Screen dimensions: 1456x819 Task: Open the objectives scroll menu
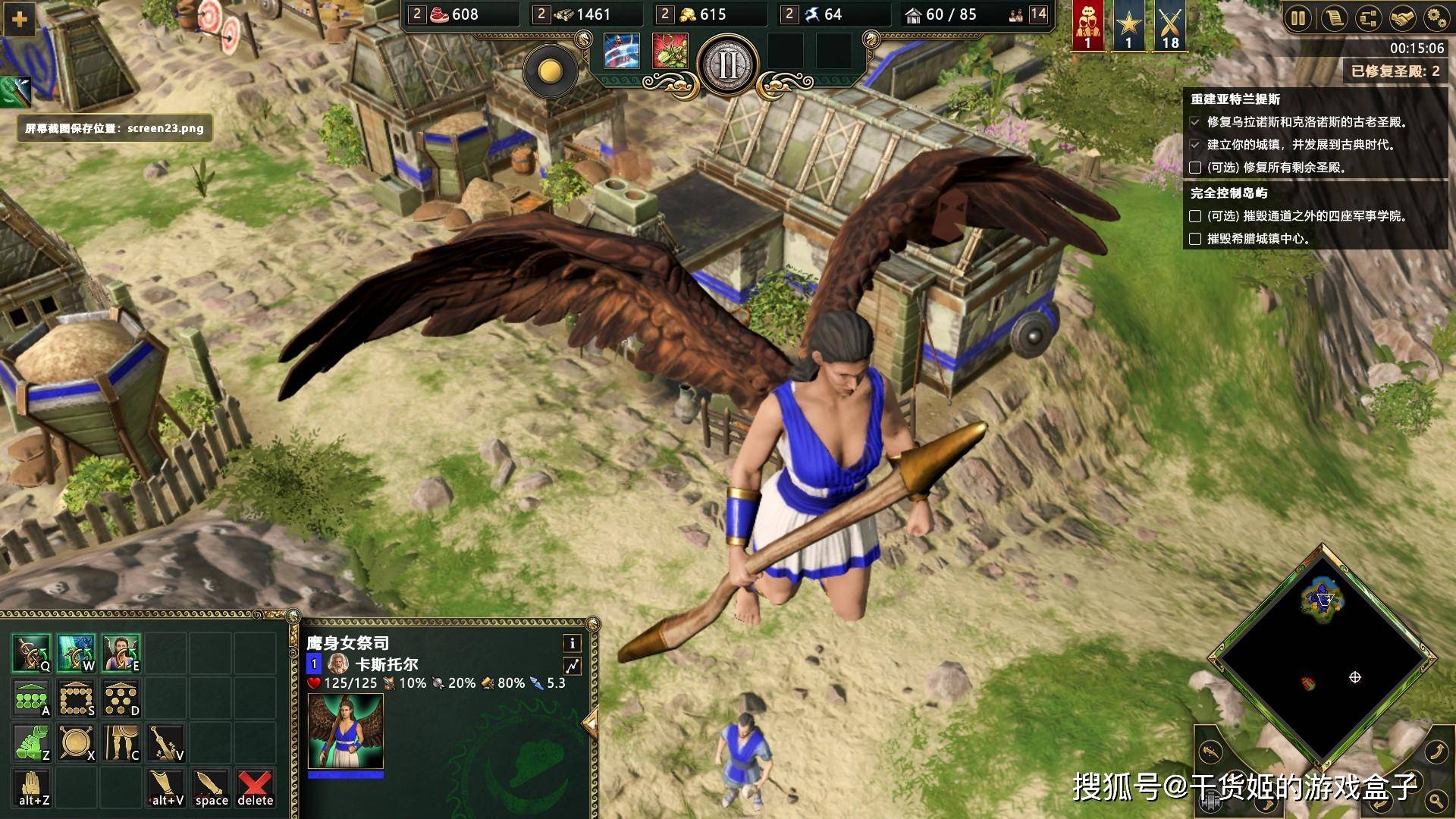click(x=1333, y=18)
